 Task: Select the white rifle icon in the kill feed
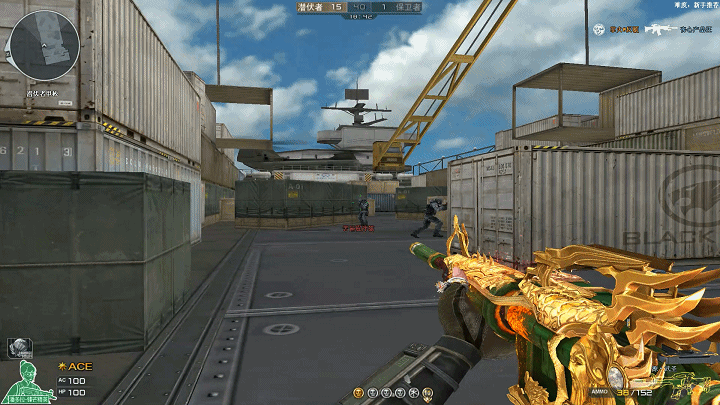click(661, 29)
